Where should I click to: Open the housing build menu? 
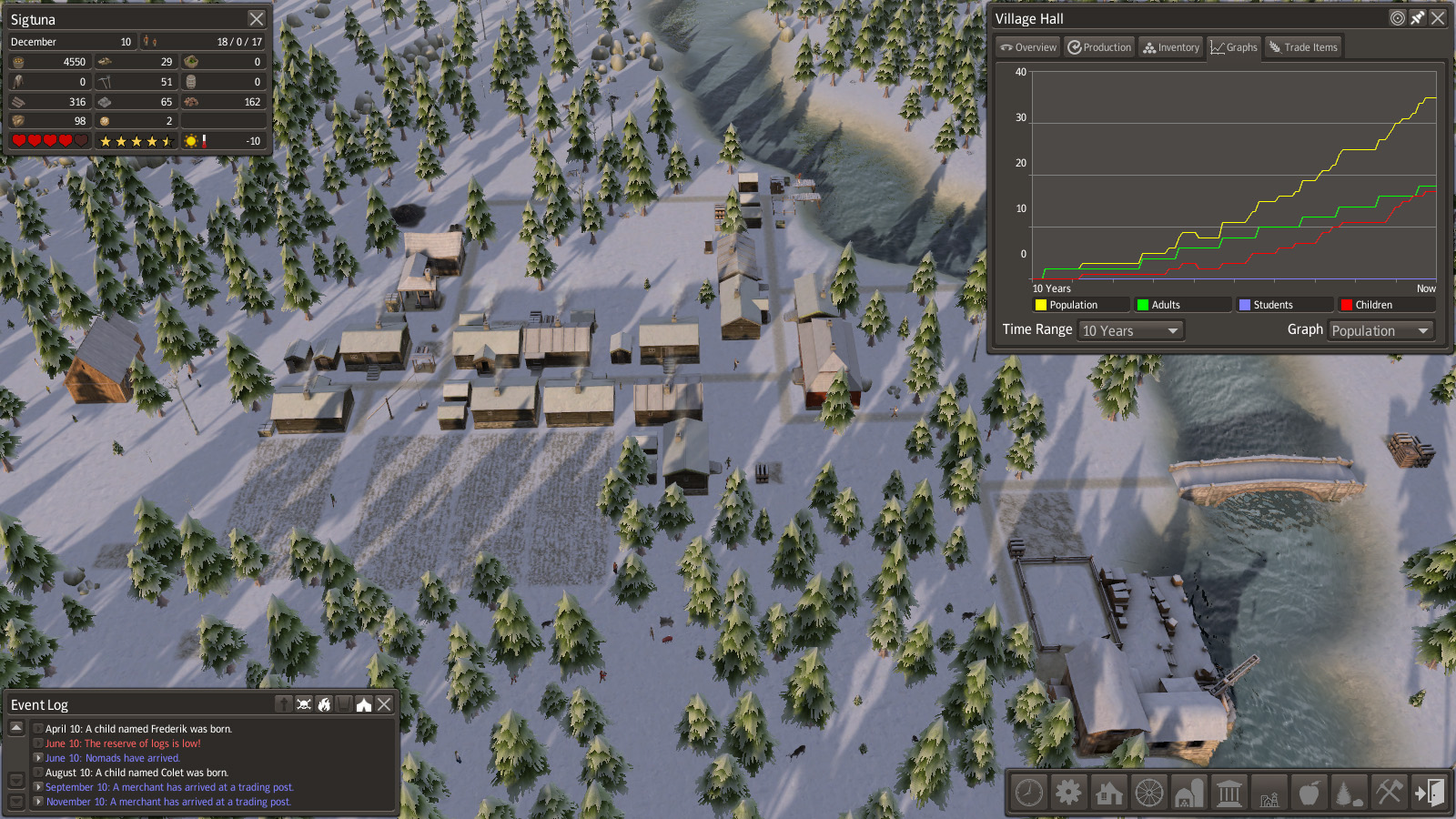[x=1108, y=793]
